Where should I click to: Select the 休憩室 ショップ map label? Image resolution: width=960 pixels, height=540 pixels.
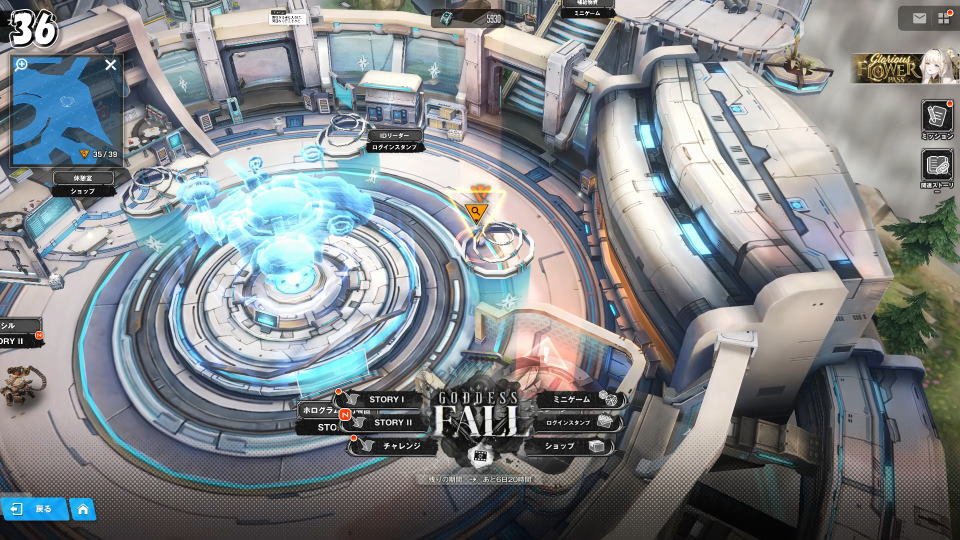82,183
